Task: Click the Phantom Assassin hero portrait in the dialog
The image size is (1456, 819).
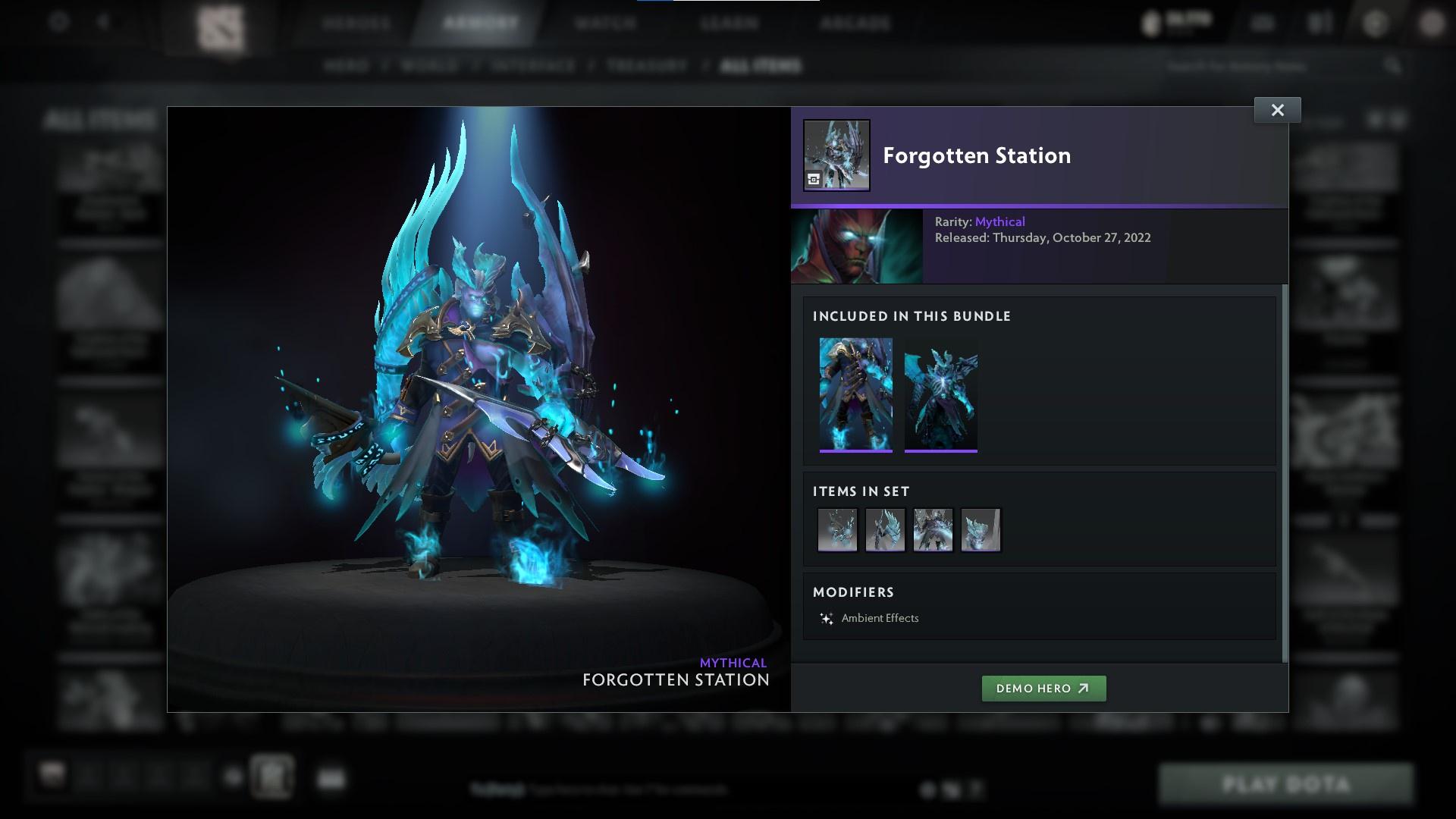Action: pos(856,246)
